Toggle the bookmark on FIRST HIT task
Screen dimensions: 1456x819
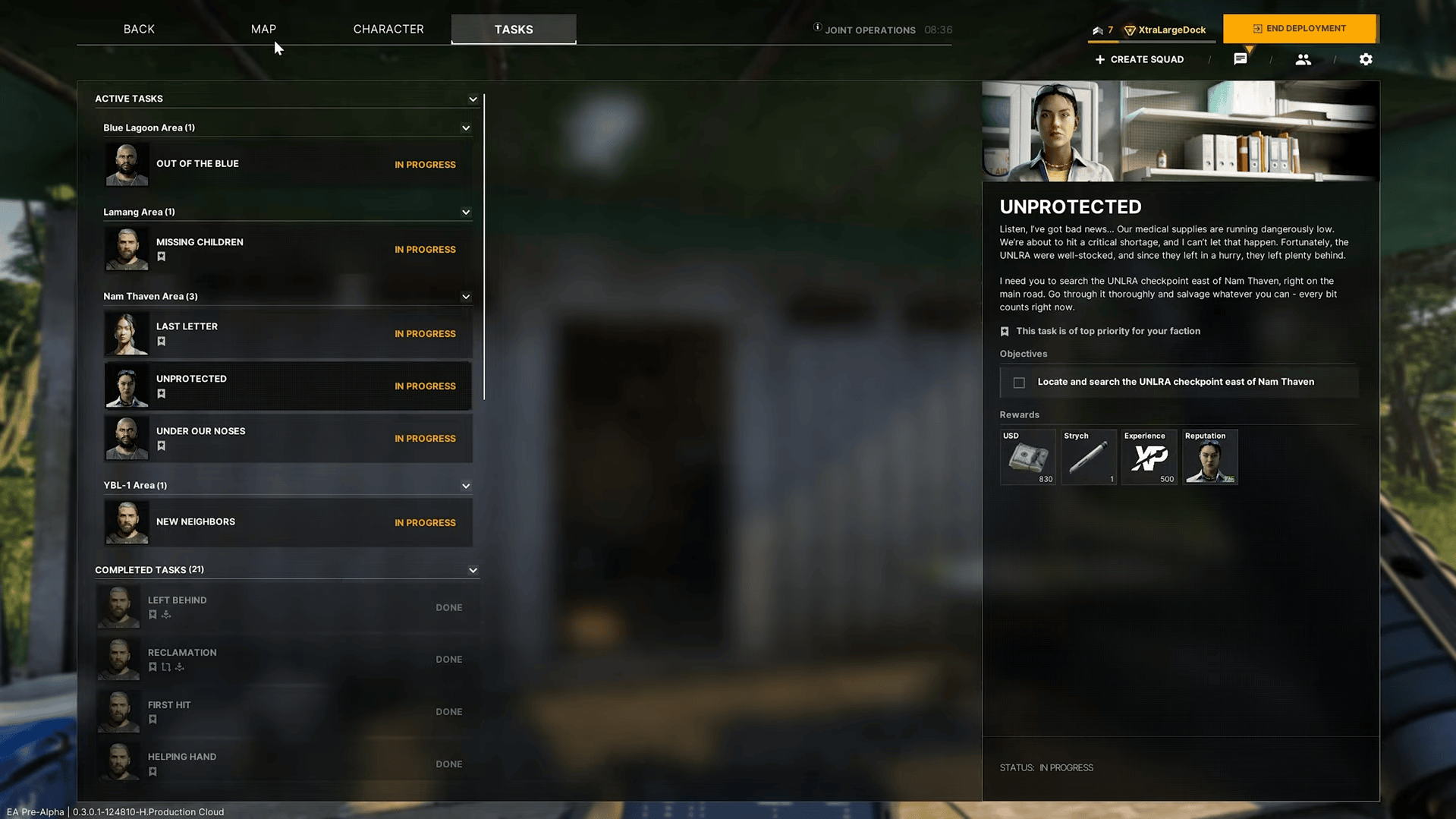153,719
